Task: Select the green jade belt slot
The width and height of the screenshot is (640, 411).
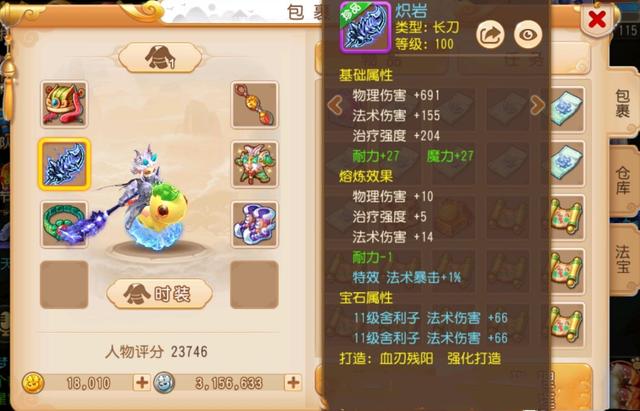Action: 64,224
